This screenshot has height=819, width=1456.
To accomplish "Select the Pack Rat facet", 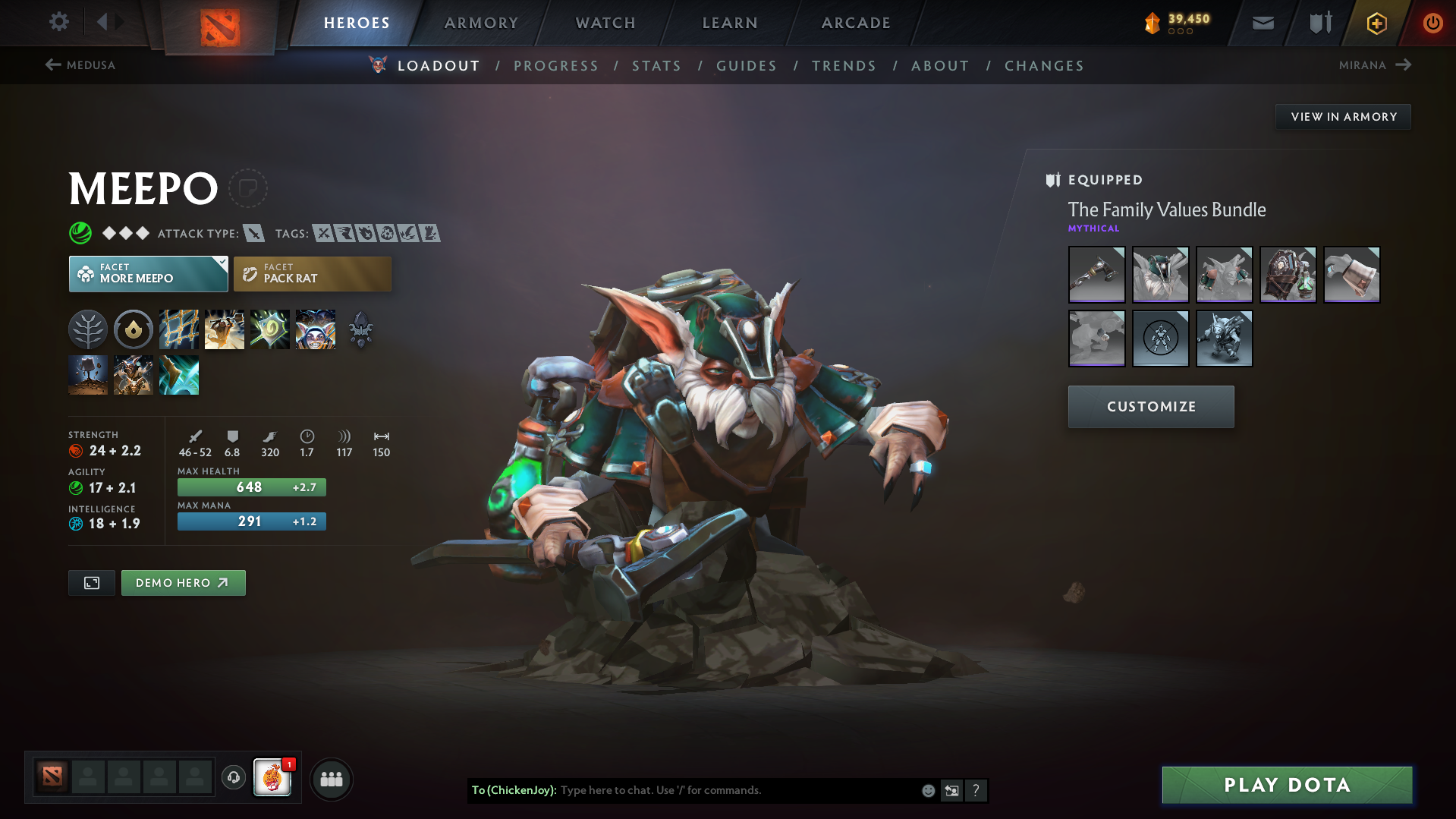I will [312, 273].
